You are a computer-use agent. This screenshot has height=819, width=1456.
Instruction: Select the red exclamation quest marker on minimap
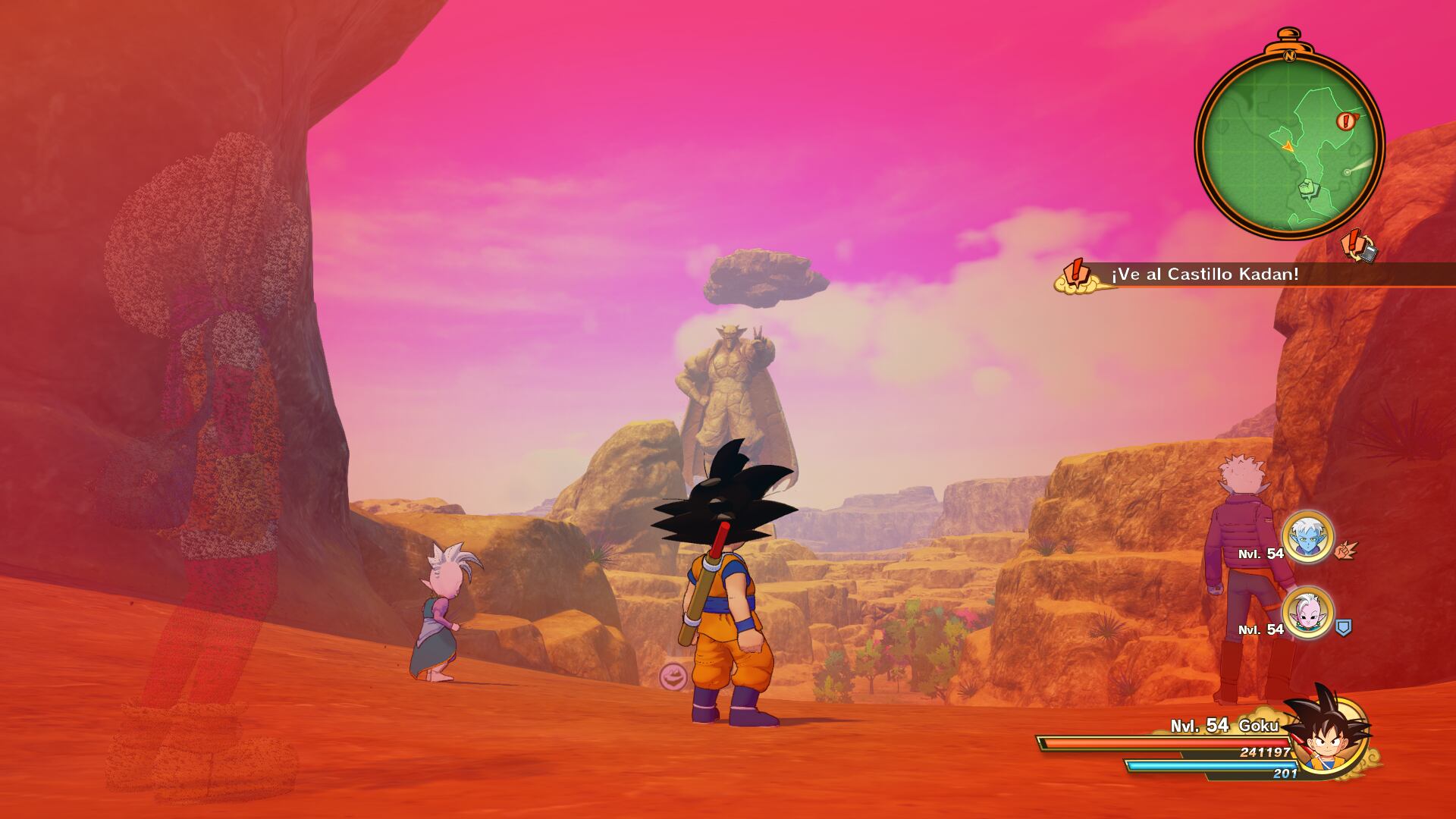(x=1346, y=120)
